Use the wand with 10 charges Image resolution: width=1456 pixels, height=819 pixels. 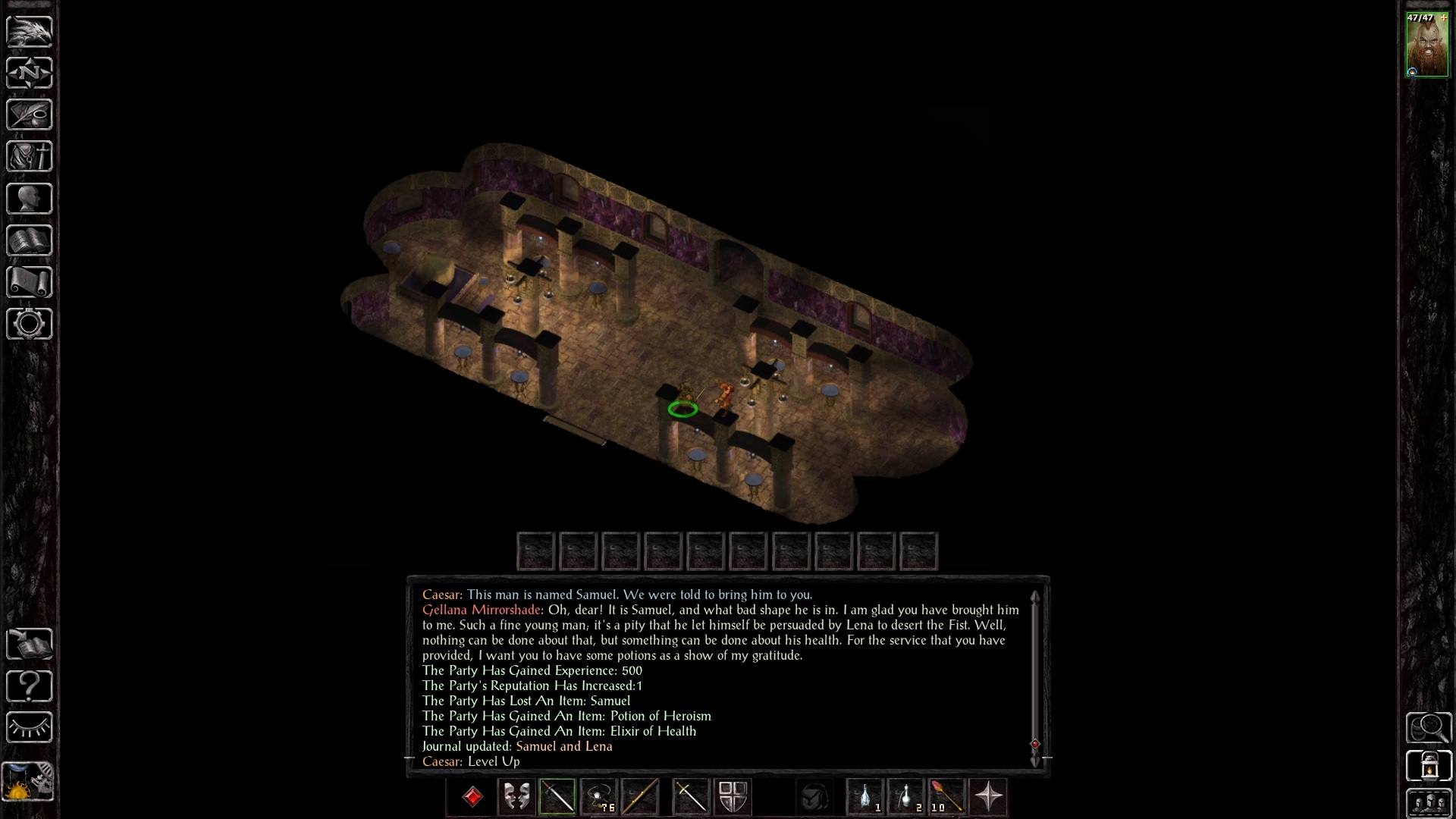(x=946, y=797)
